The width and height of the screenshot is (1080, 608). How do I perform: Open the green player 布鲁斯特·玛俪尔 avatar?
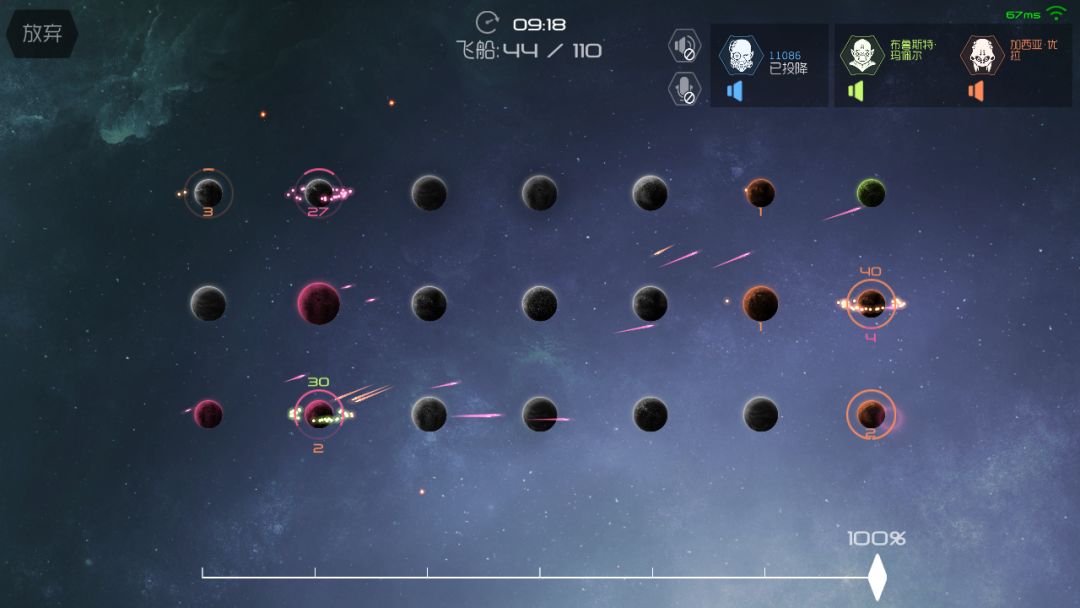point(861,56)
